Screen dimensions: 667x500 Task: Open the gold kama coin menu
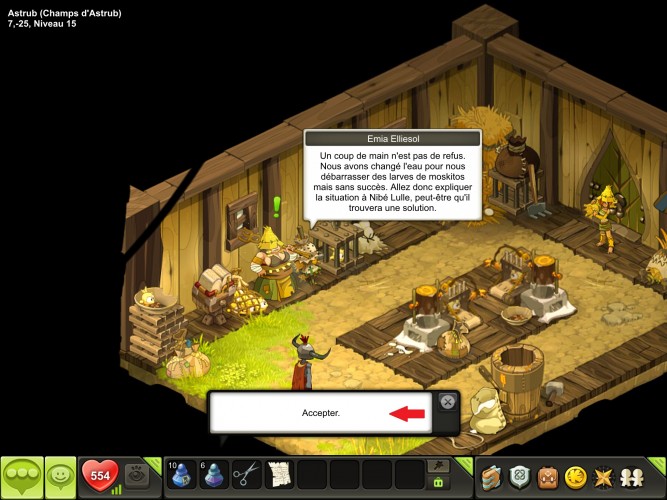point(576,476)
